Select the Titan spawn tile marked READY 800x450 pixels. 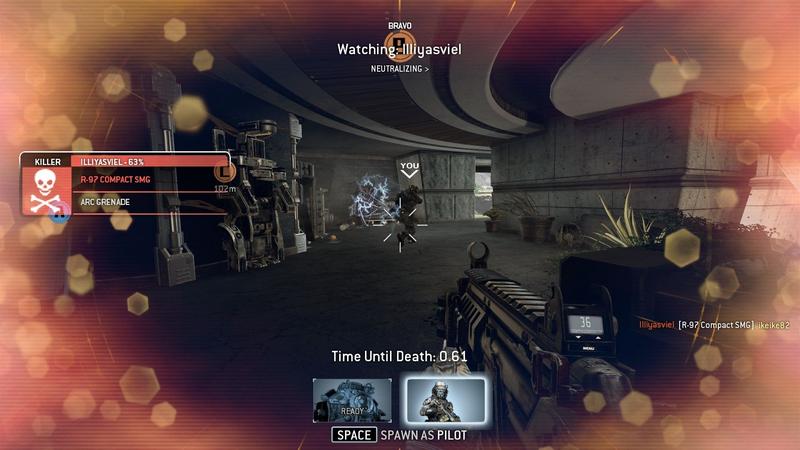pyautogui.click(x=352, y=400)
